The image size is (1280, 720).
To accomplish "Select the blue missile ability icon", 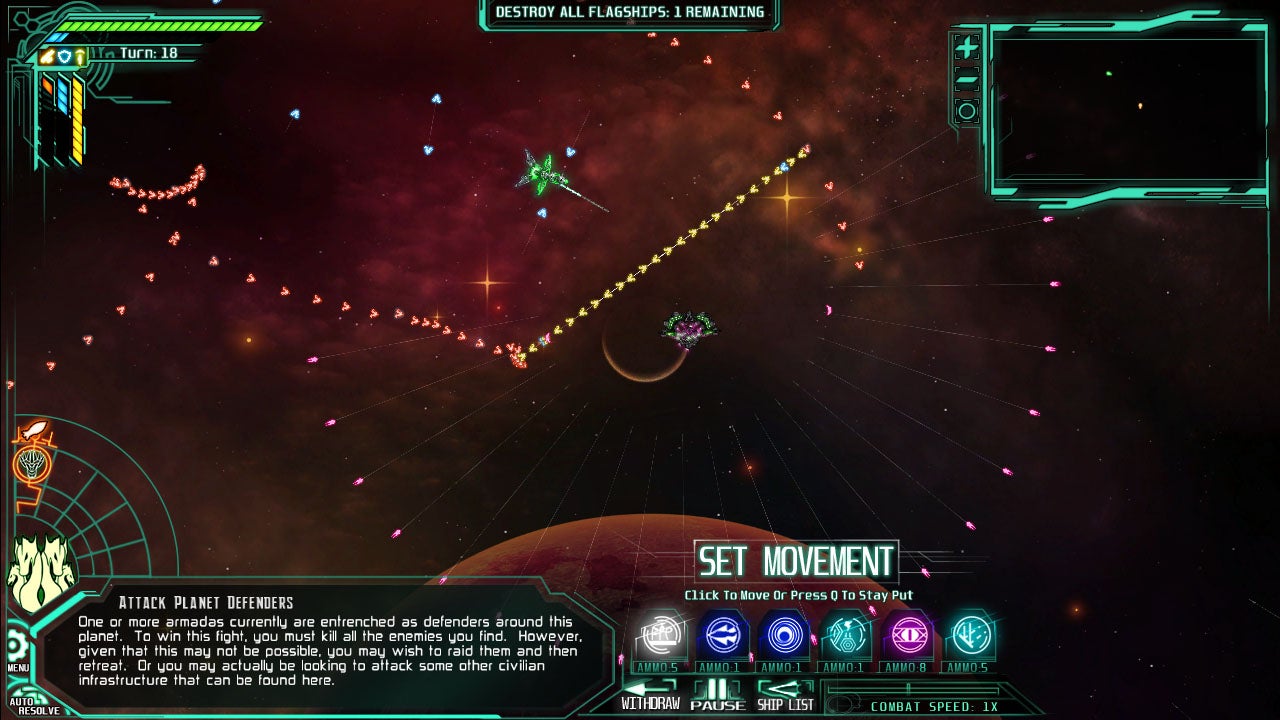I will tap(722, 636).
